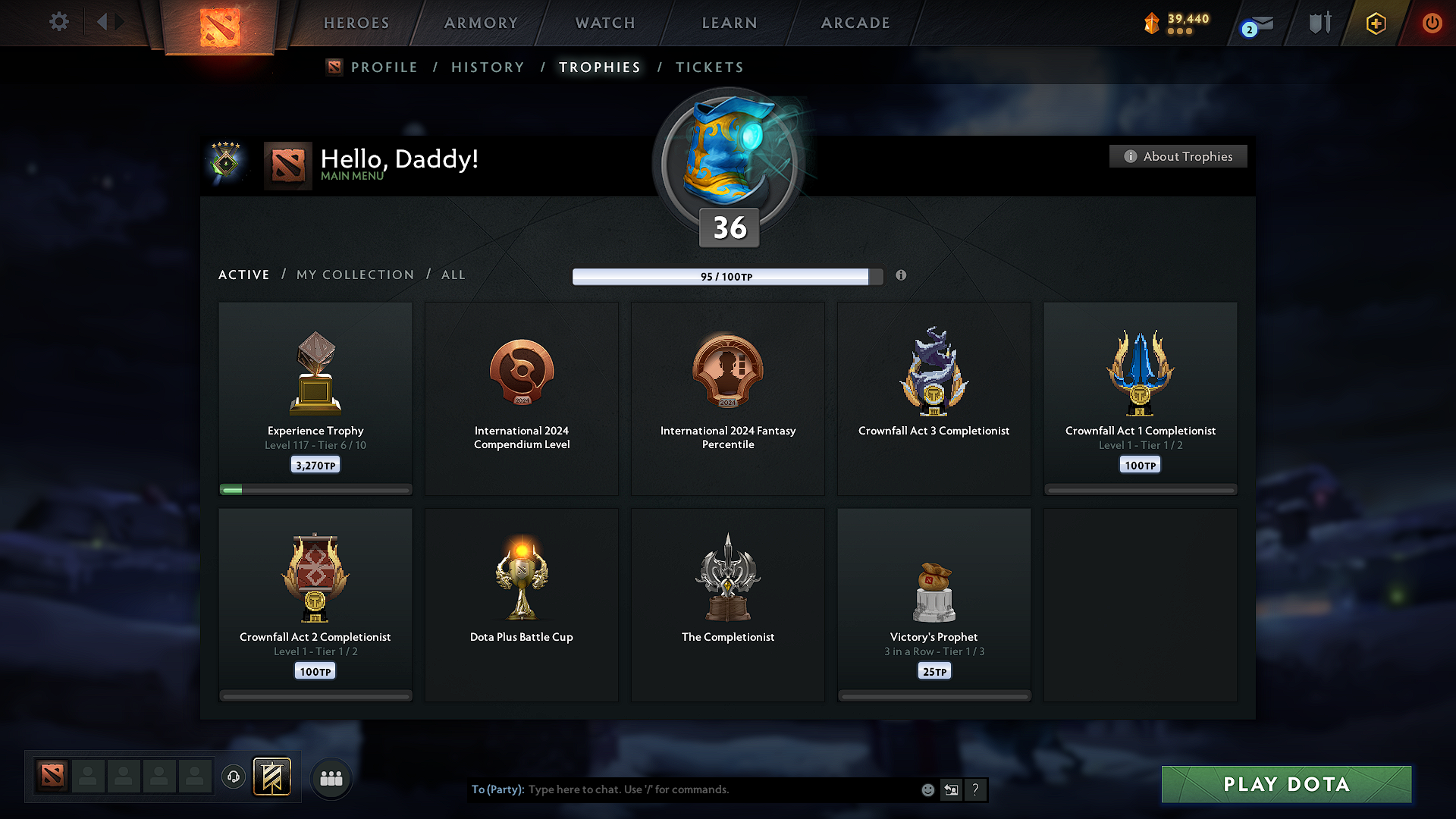Toggle voice chat with the headset icon
The height and width of the screenshot is (819, 1456).
coord(233,777)
